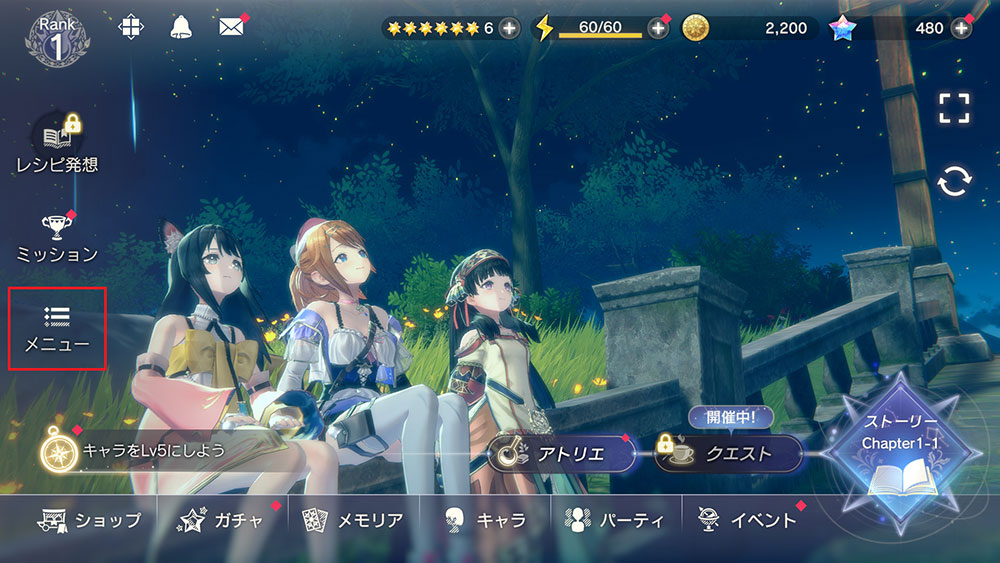Viewport: 1000px width, 563px height.
Task: Click the Rank 1 player badge
Action: coord(58,38)
